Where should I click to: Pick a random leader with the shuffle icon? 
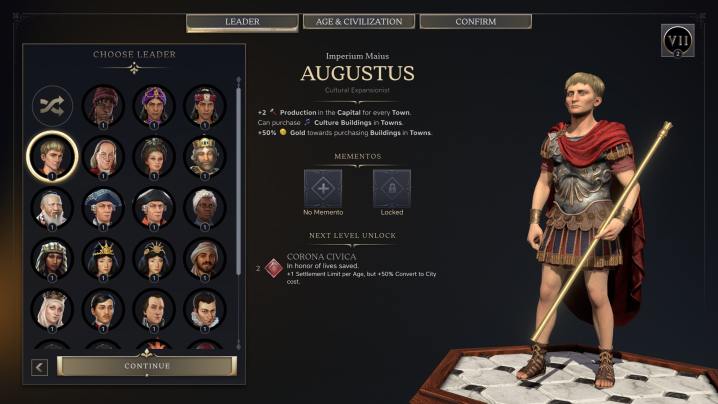[x=53, y=106]
